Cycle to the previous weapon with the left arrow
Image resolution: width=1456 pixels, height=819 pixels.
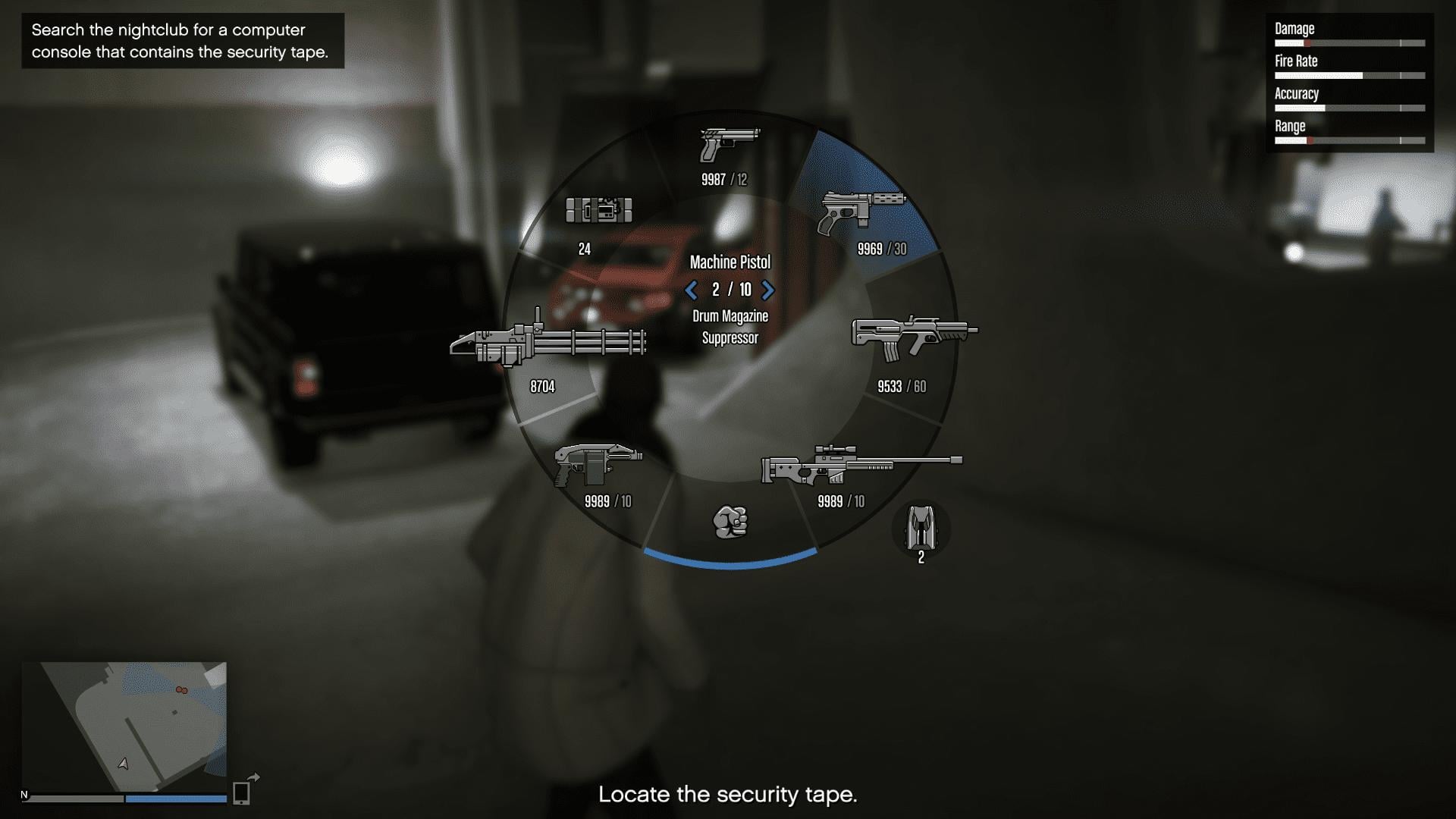[691, 289]
